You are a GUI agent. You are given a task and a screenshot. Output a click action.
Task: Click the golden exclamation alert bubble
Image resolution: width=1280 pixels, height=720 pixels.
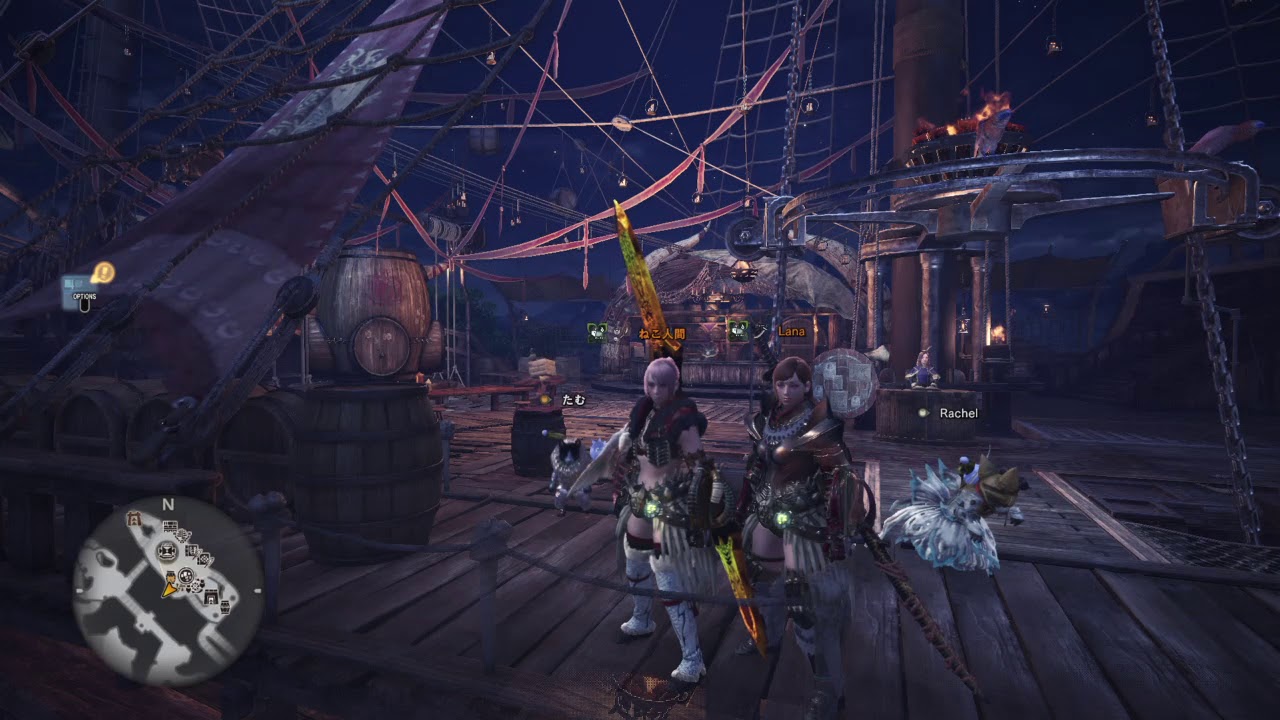click(x=103, y=271)
